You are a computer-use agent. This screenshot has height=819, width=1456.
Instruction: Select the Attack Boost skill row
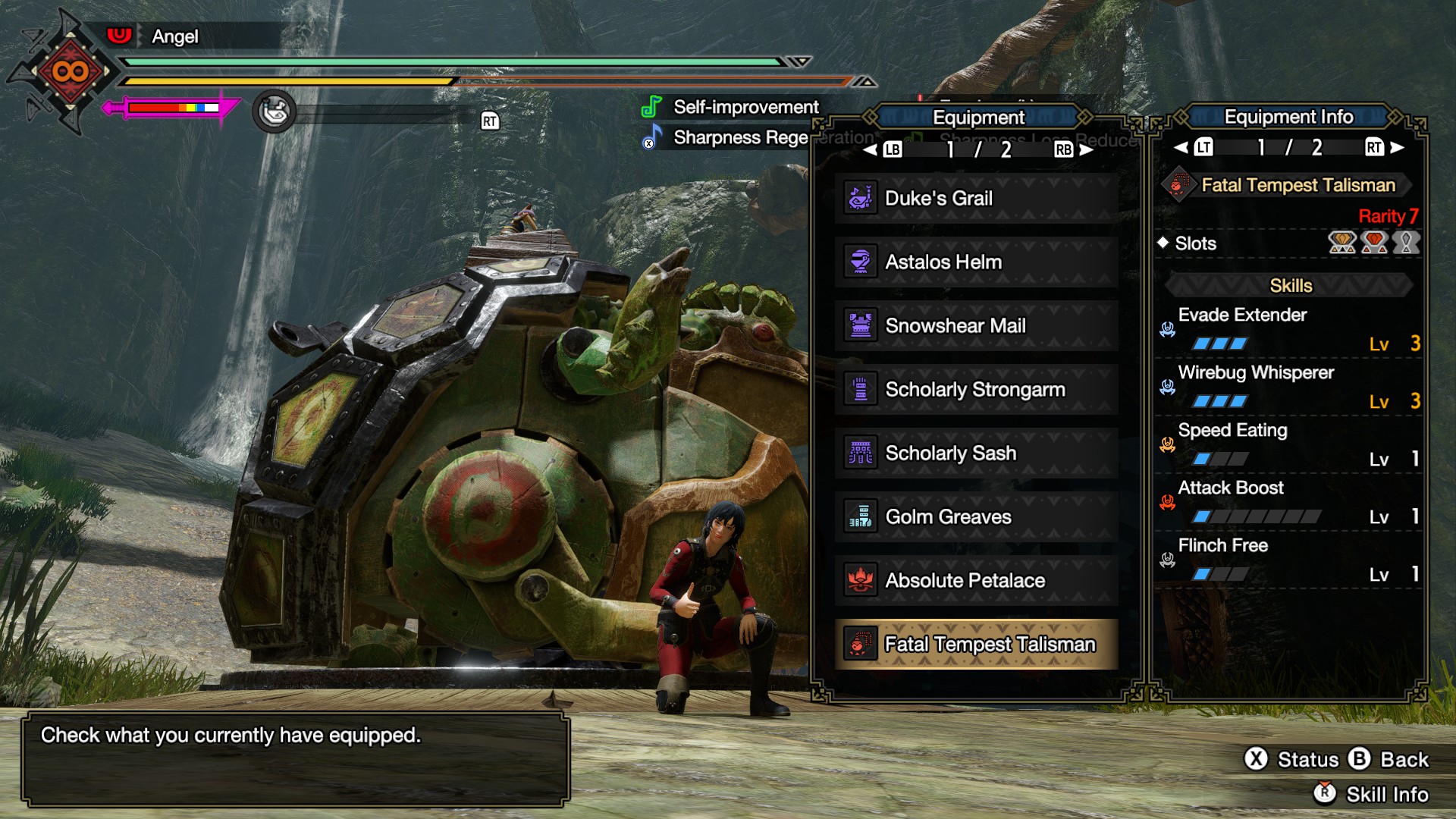pyautogui.click(x=1289, y=502)
